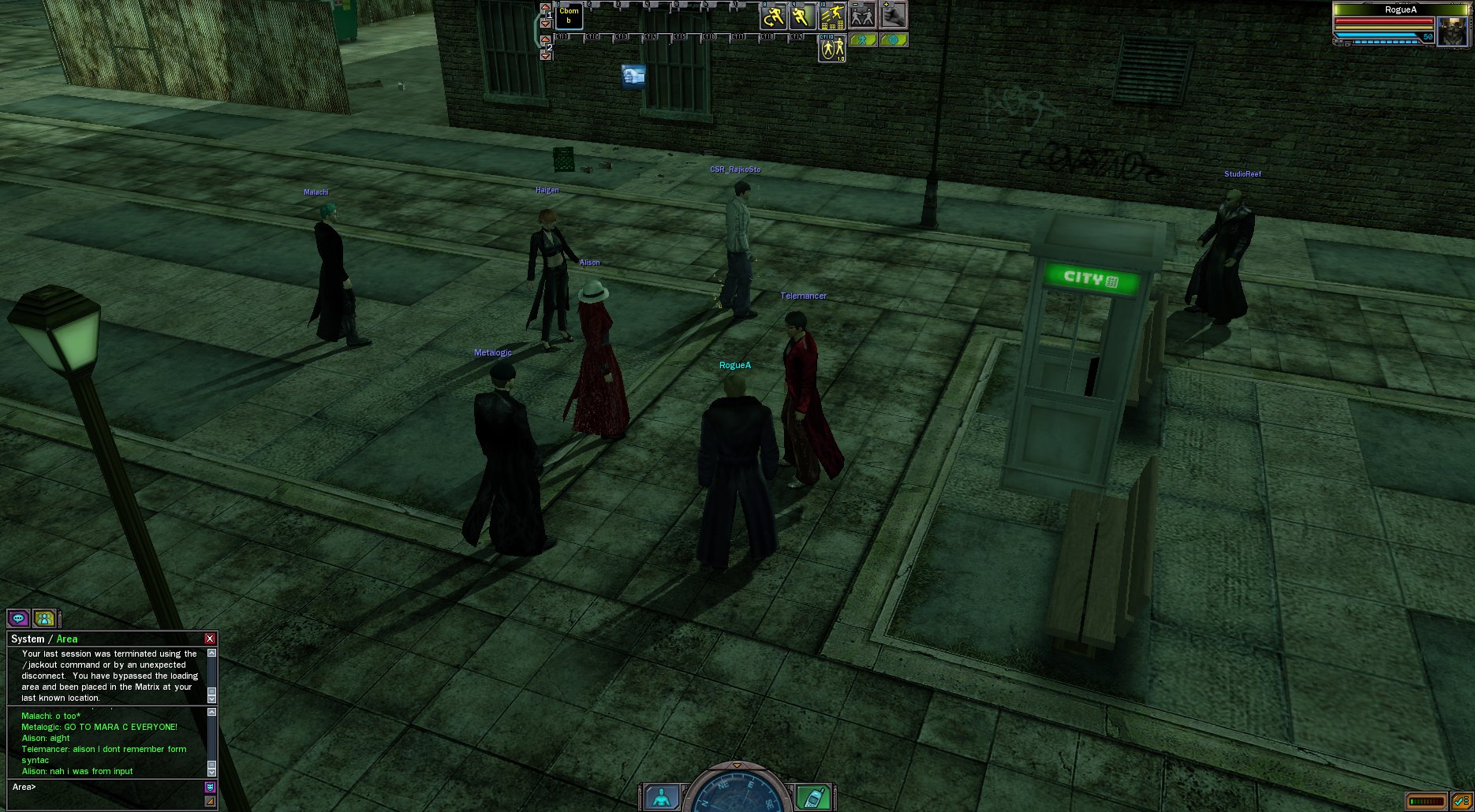Open the team members icon button

[45, 619]
